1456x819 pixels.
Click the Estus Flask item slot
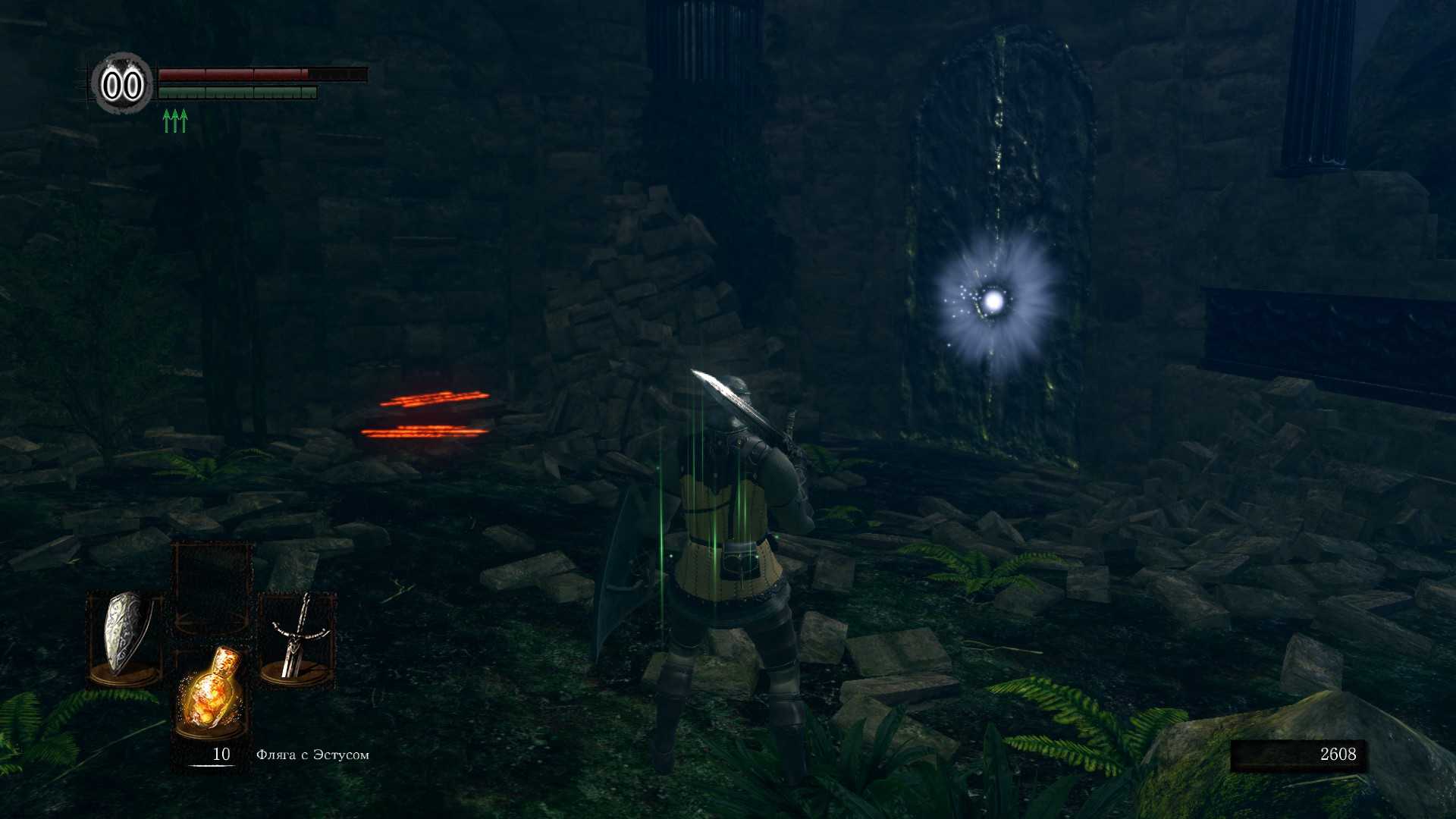[x=212, y=694]
